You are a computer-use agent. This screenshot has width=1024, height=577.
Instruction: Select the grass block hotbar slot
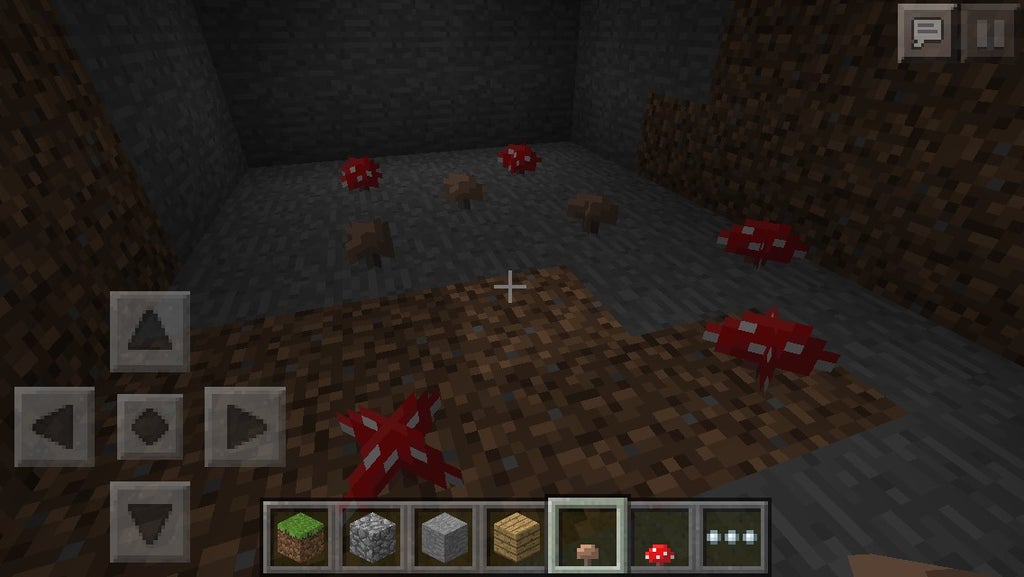tap(300, 537)
